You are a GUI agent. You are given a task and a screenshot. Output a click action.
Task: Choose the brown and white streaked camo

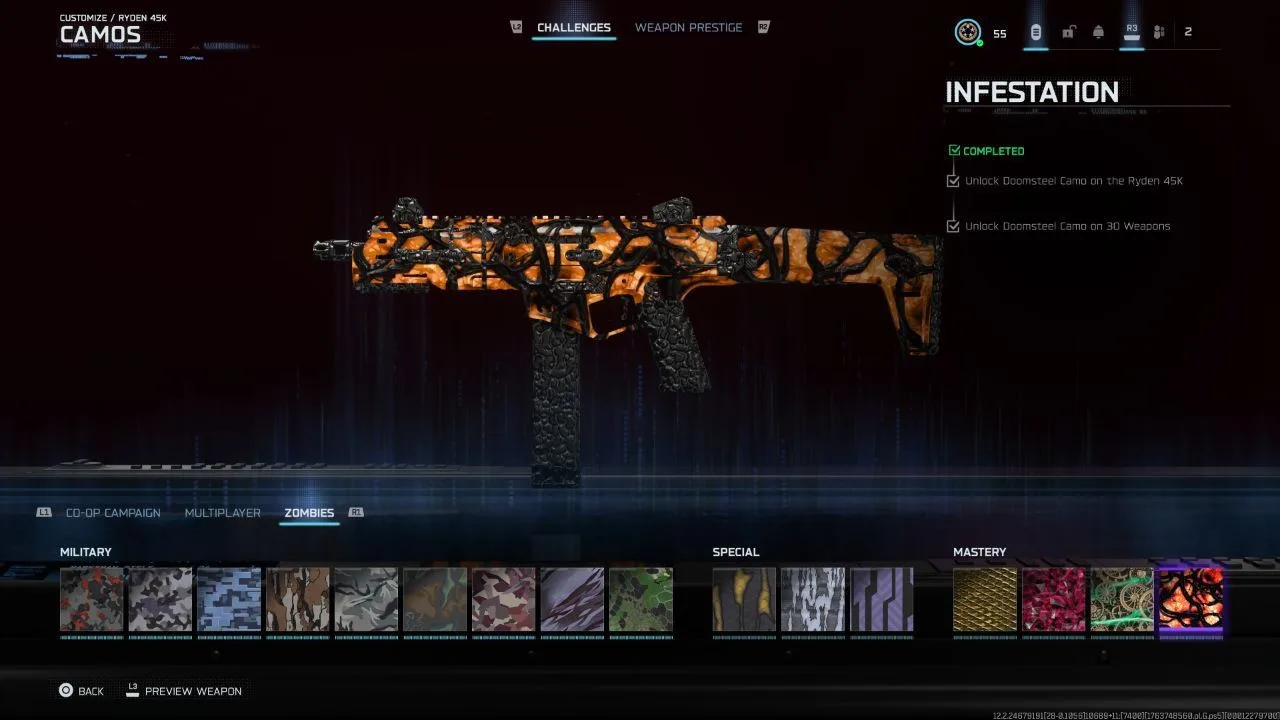tap(297, 600)
